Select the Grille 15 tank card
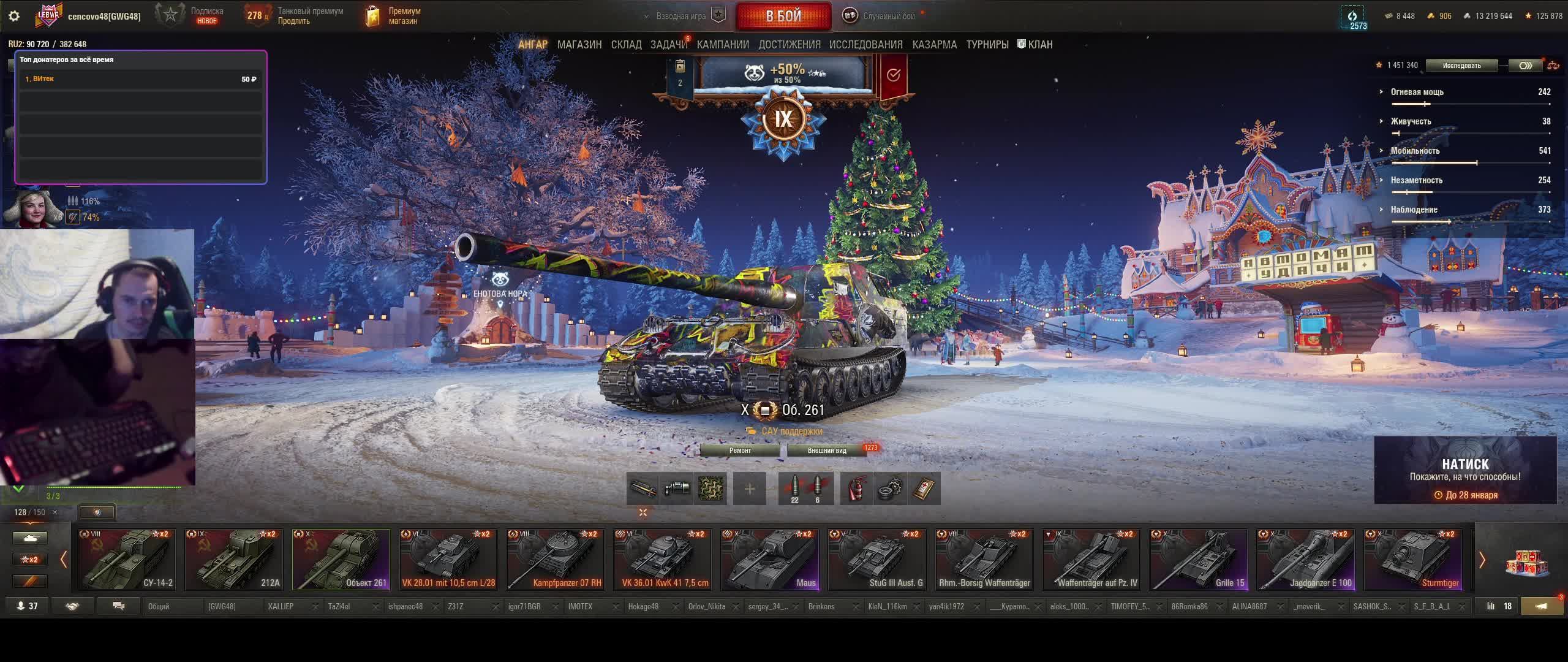Image resolution: width=1568 pixels, height=662 pixels. point(1199,560)
